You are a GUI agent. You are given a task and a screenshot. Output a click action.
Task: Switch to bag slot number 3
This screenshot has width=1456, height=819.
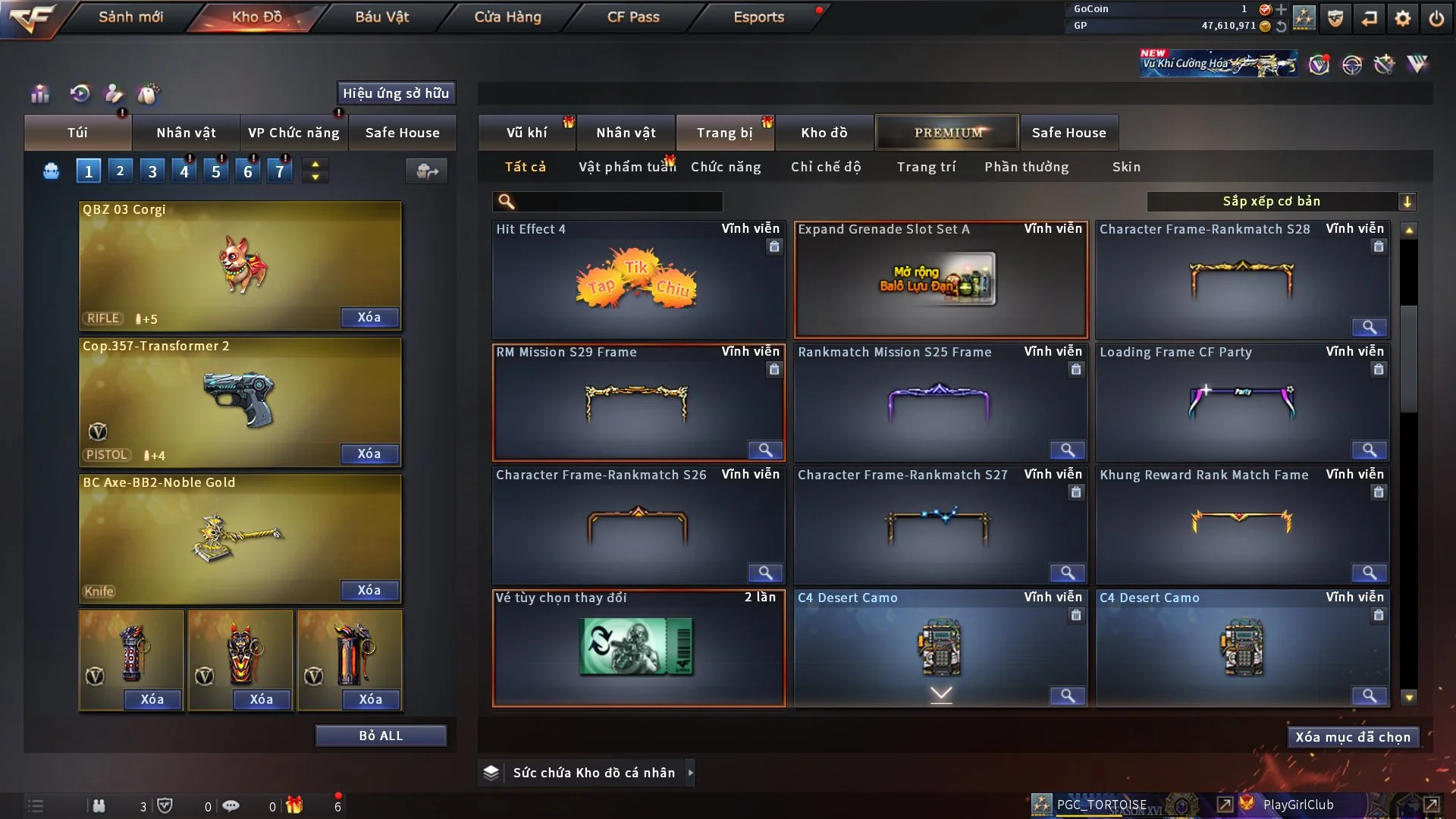152,171
